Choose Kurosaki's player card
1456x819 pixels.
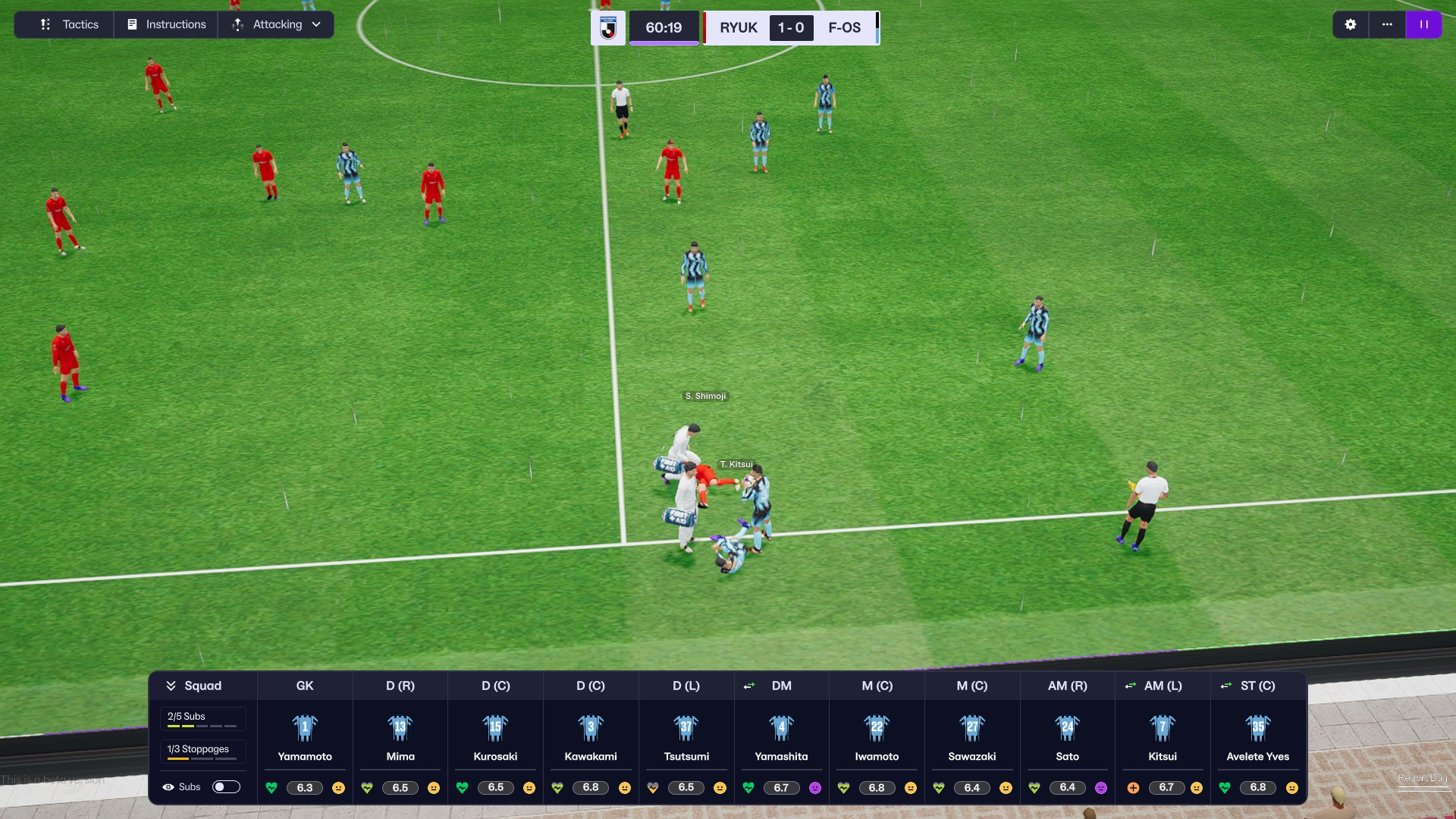[495, 737]
